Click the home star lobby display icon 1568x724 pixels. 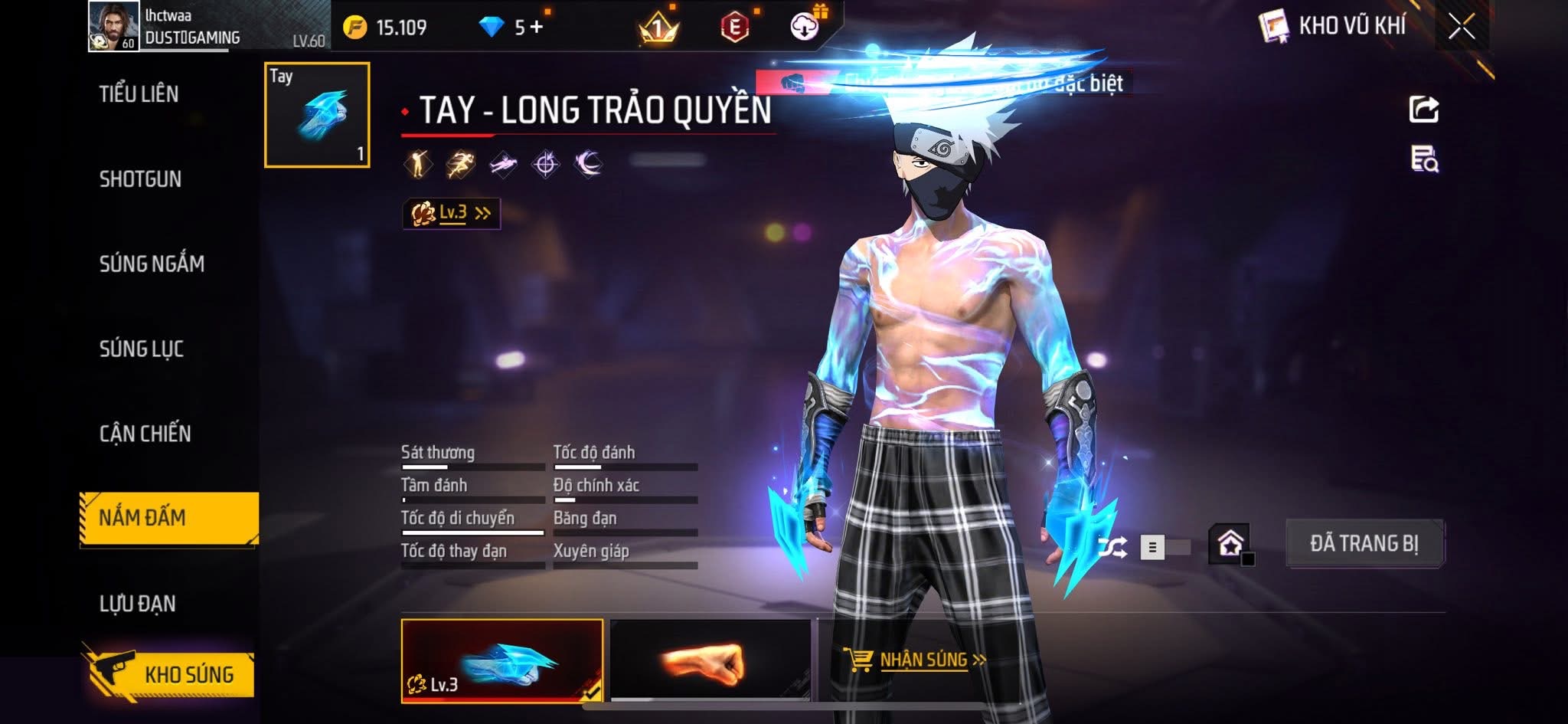[x=1230, y=544]
